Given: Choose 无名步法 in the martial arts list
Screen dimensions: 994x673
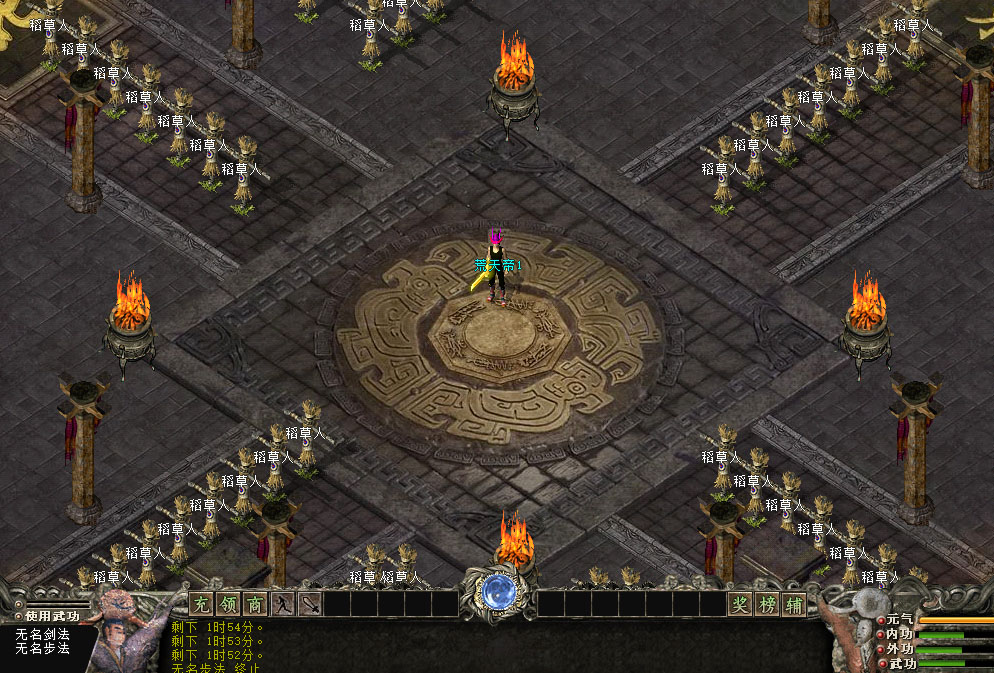Looking at the screenshot, I should click(x=42, y=648).
